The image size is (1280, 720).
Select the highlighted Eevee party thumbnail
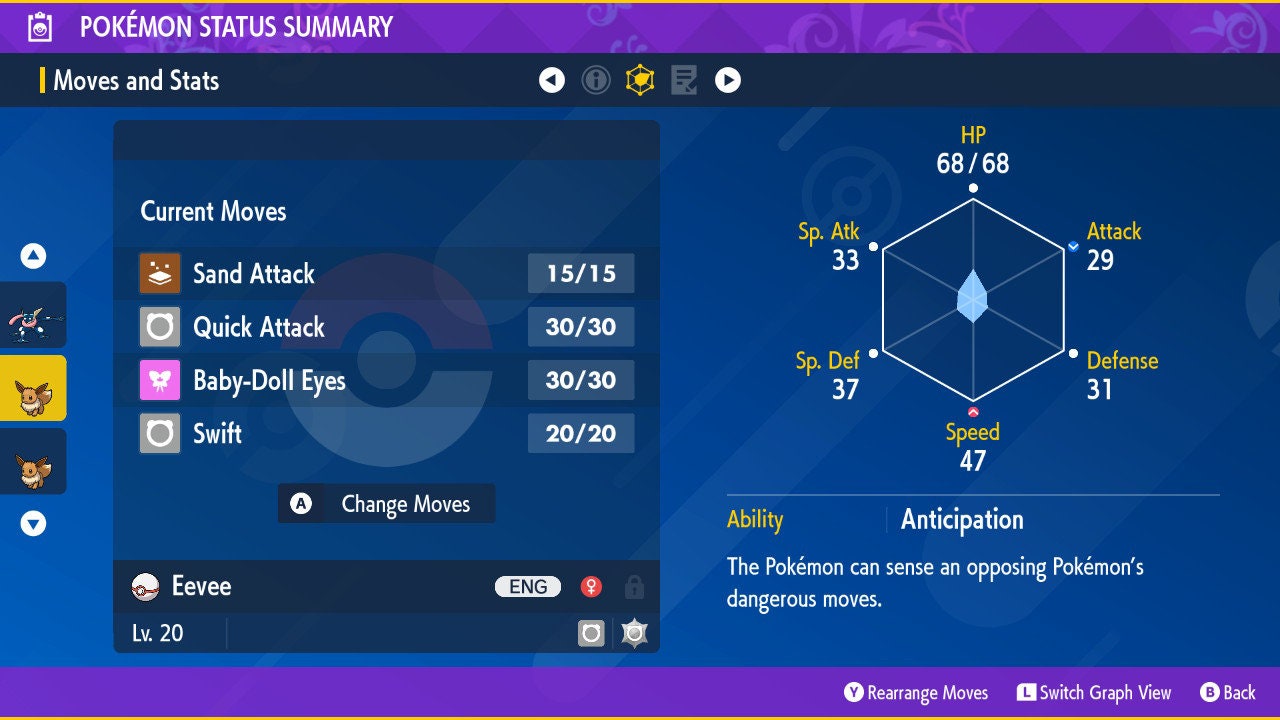(x=33, y=388)
